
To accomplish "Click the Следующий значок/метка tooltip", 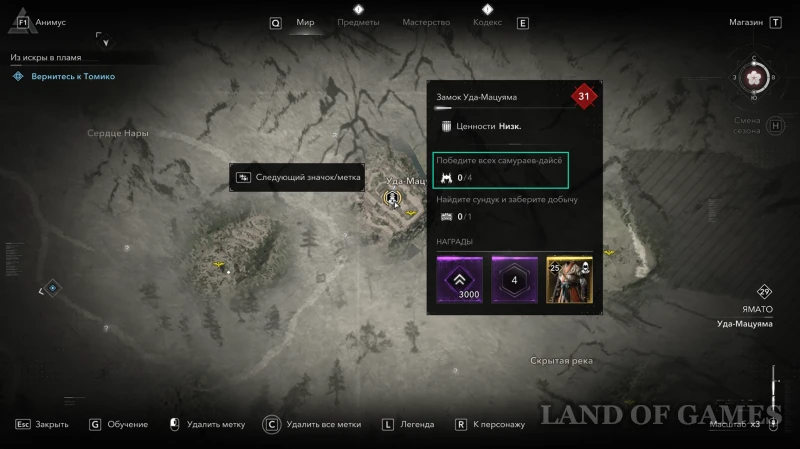I will pyautogui.click(x=298, y=177).
